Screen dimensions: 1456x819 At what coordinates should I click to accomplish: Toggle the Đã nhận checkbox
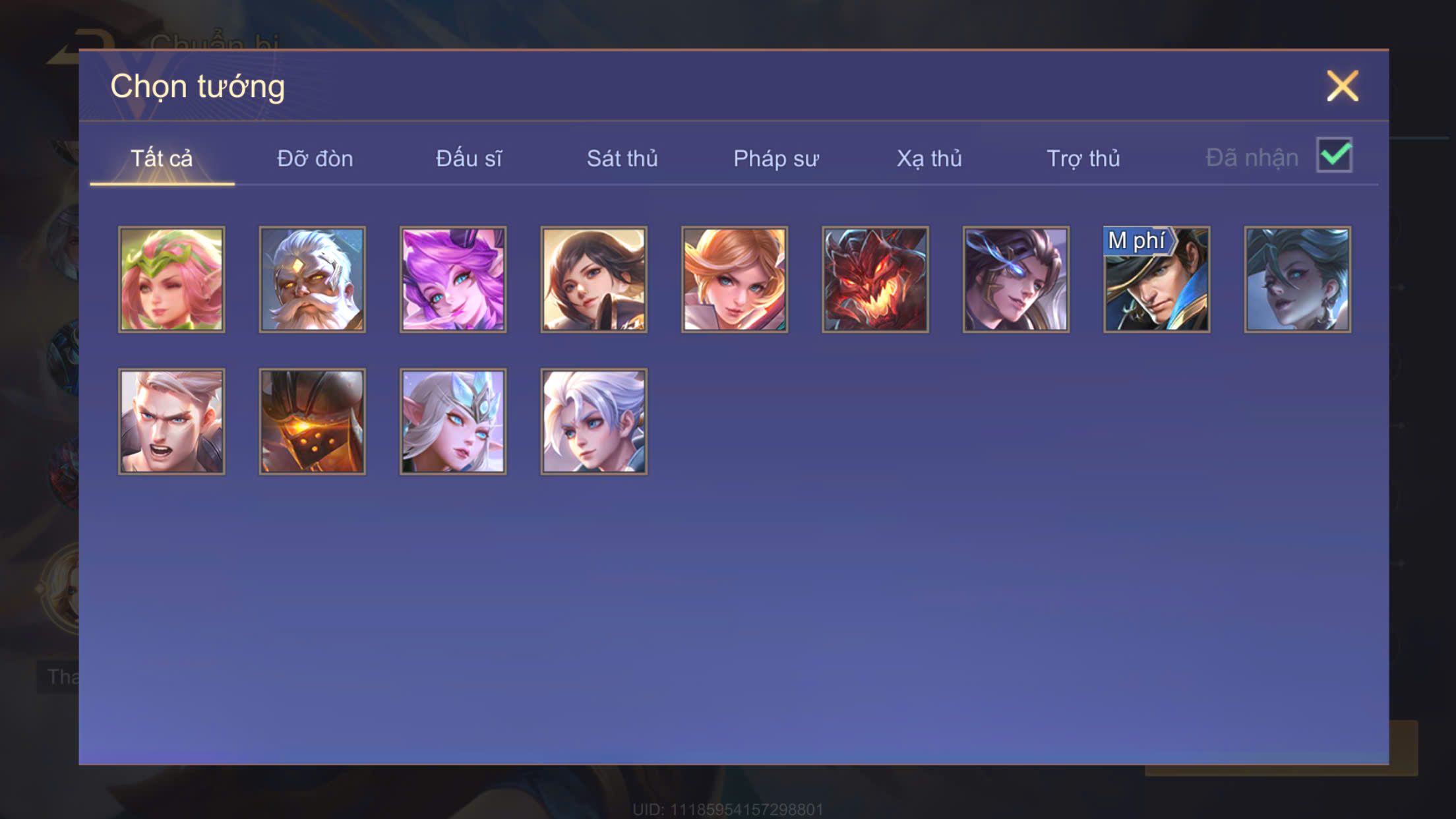click(x=1334, y=156)
